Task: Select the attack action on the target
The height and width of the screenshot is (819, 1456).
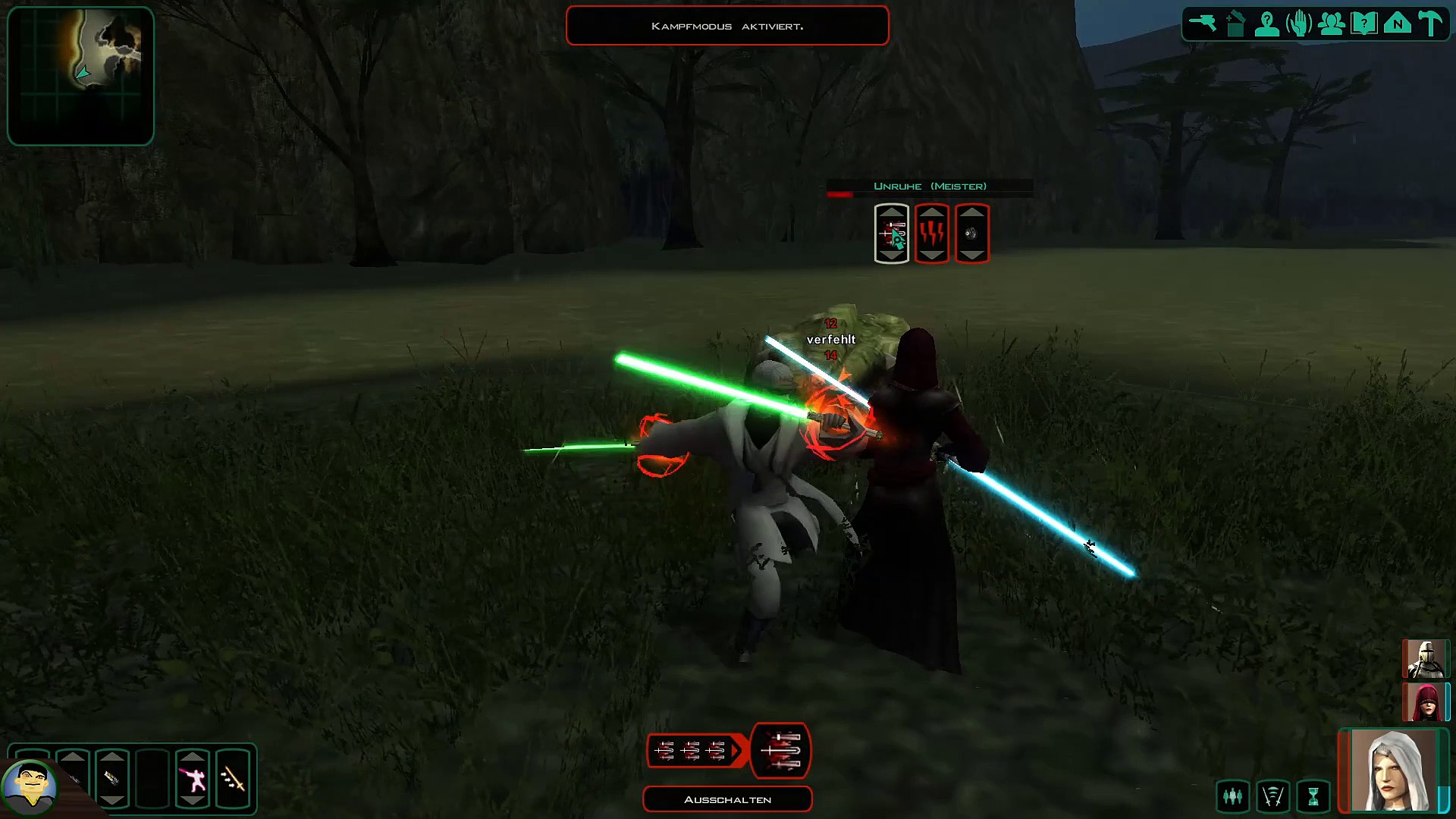Action: (x=892, y=234)
